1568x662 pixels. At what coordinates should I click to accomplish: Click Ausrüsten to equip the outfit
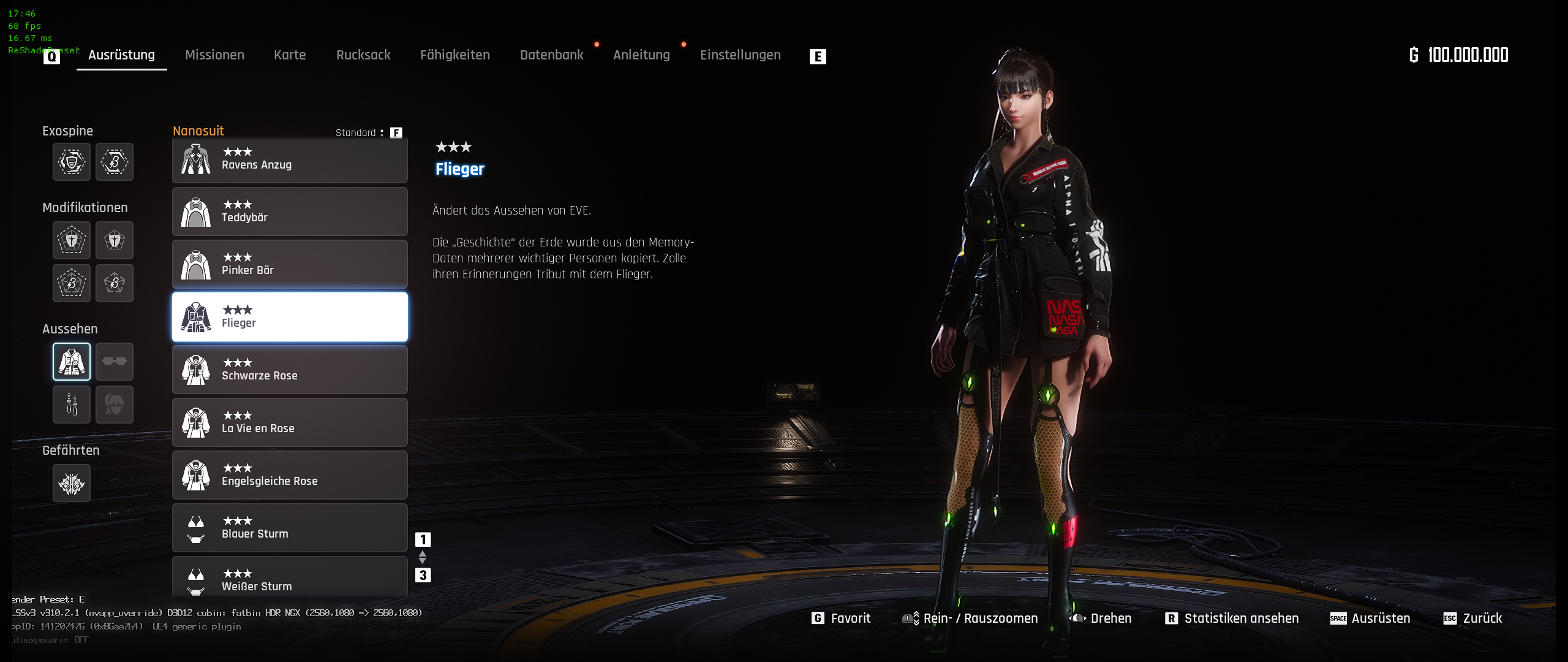click(x=1370, y=618)
